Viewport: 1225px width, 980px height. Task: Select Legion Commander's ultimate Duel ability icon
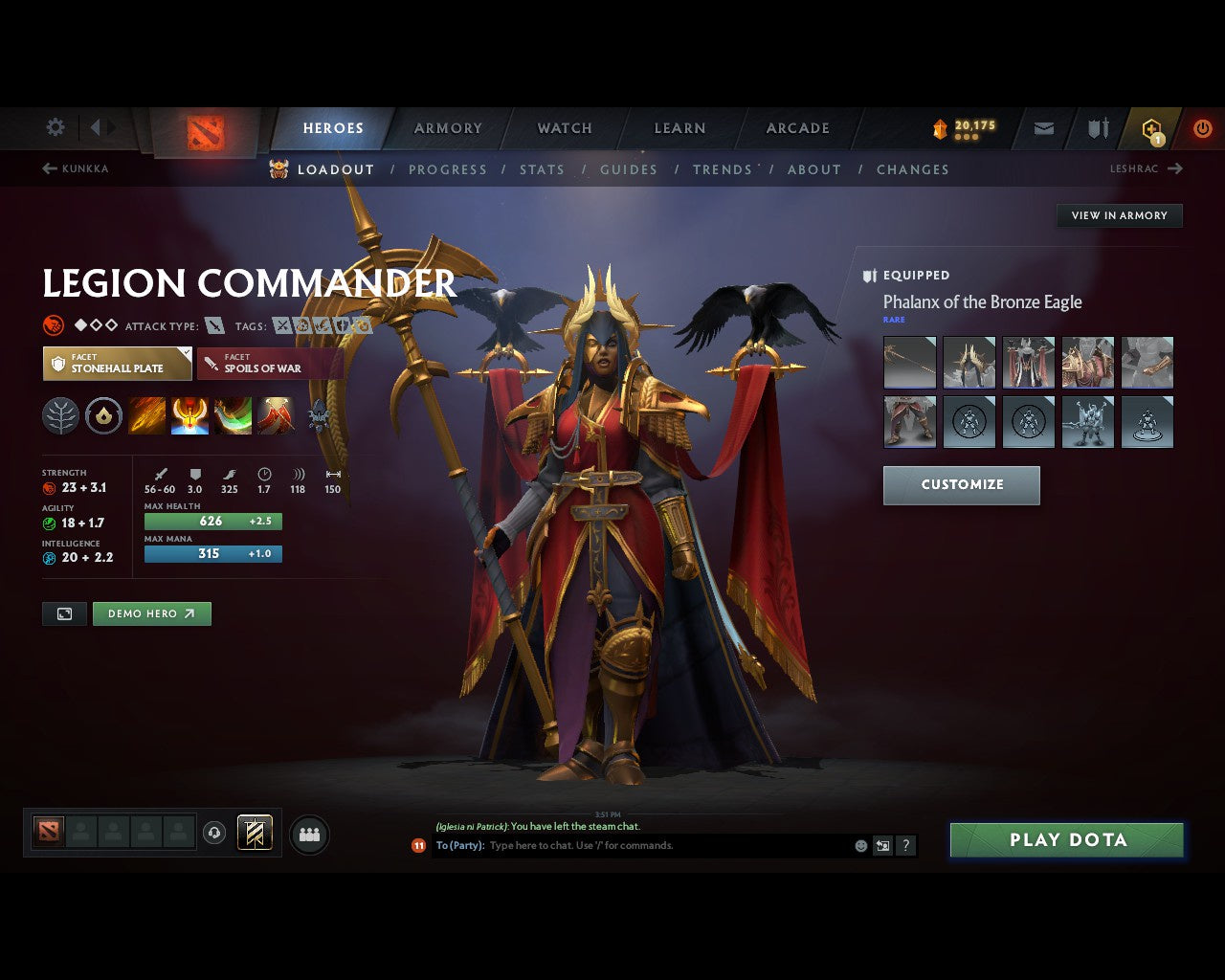coord(275,414)
